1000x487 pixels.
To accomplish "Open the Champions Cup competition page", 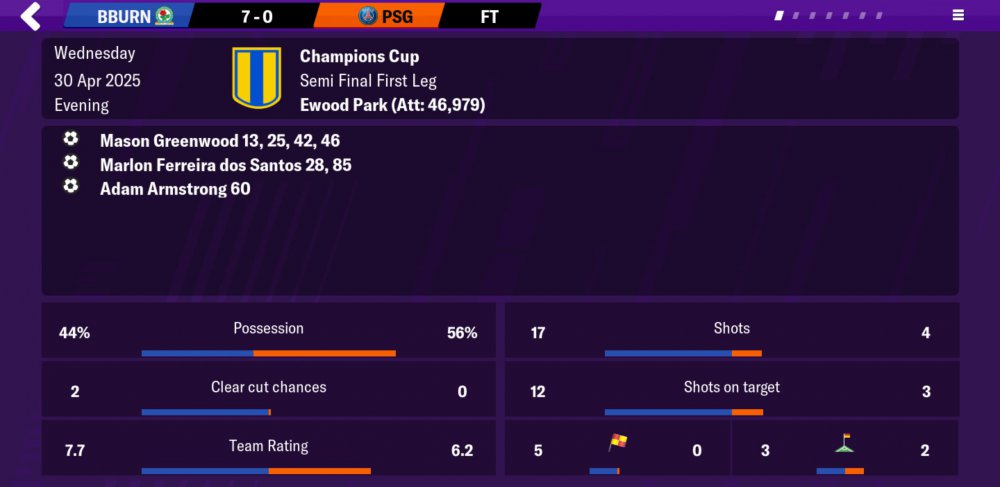I will click(359, 57).
